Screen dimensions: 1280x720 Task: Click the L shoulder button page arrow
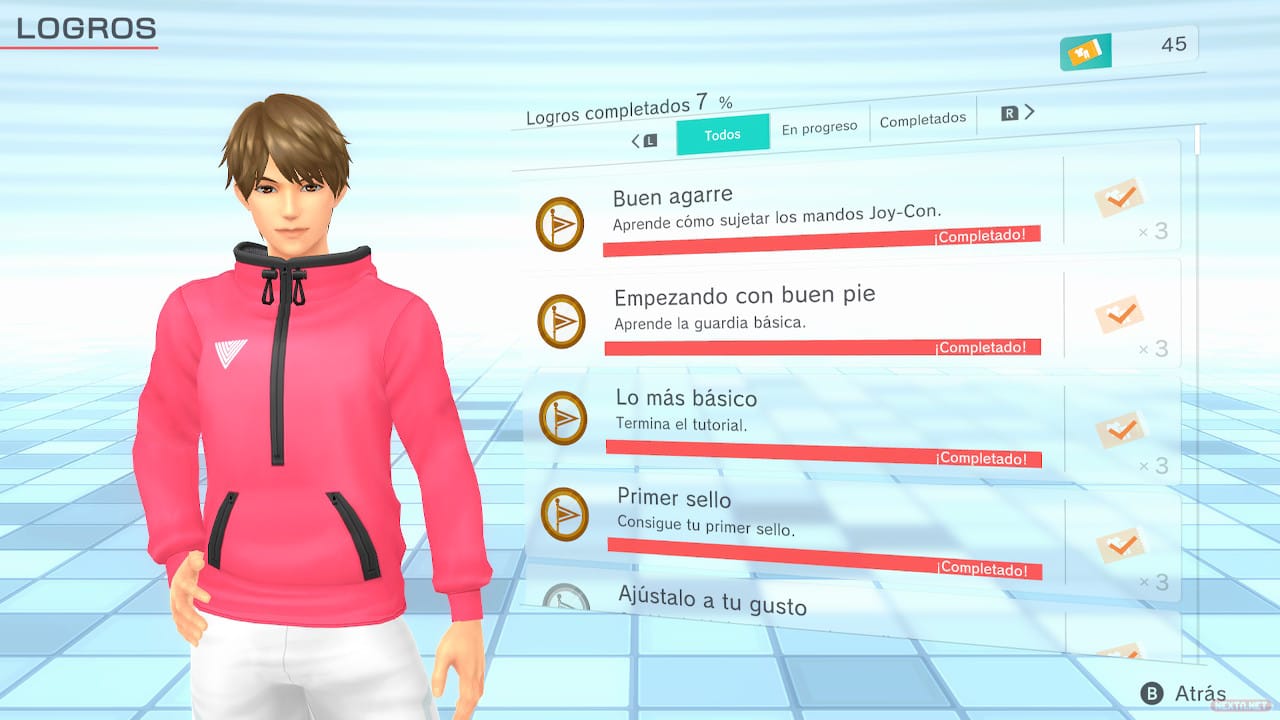[647, 141]
